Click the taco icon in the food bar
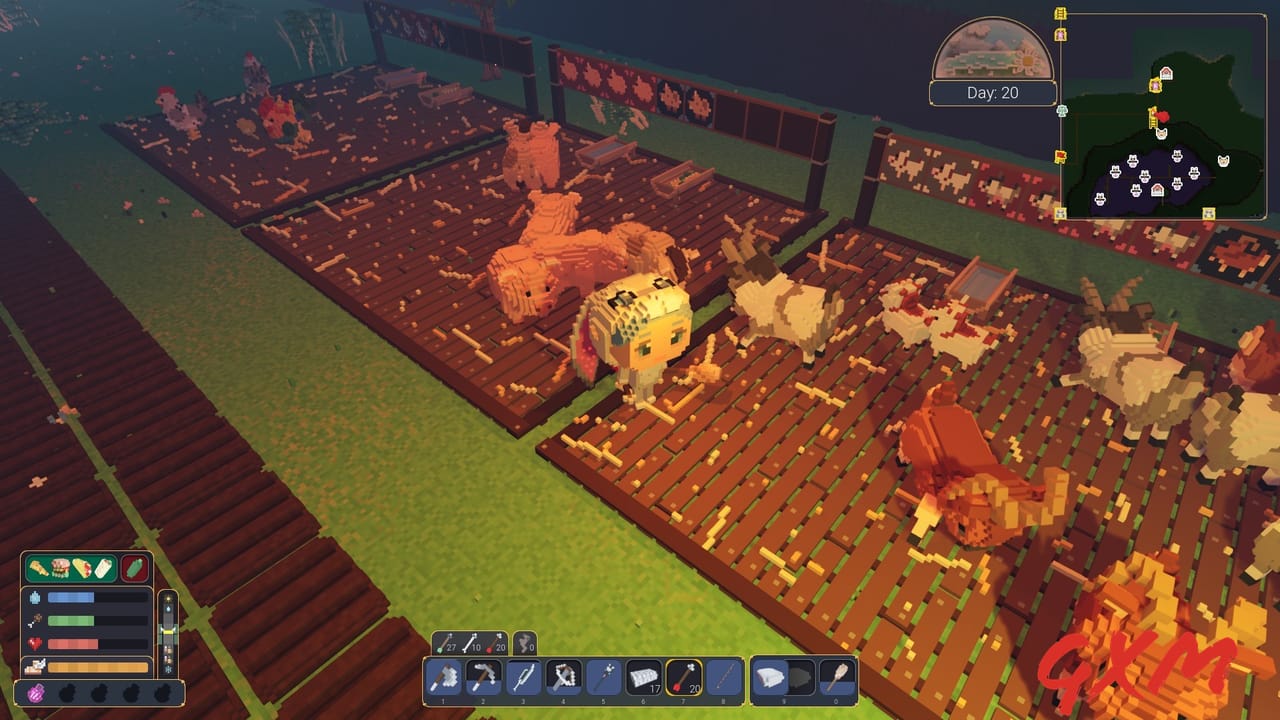The height and width of the screenshot is (720, 1280). (82, 569)
